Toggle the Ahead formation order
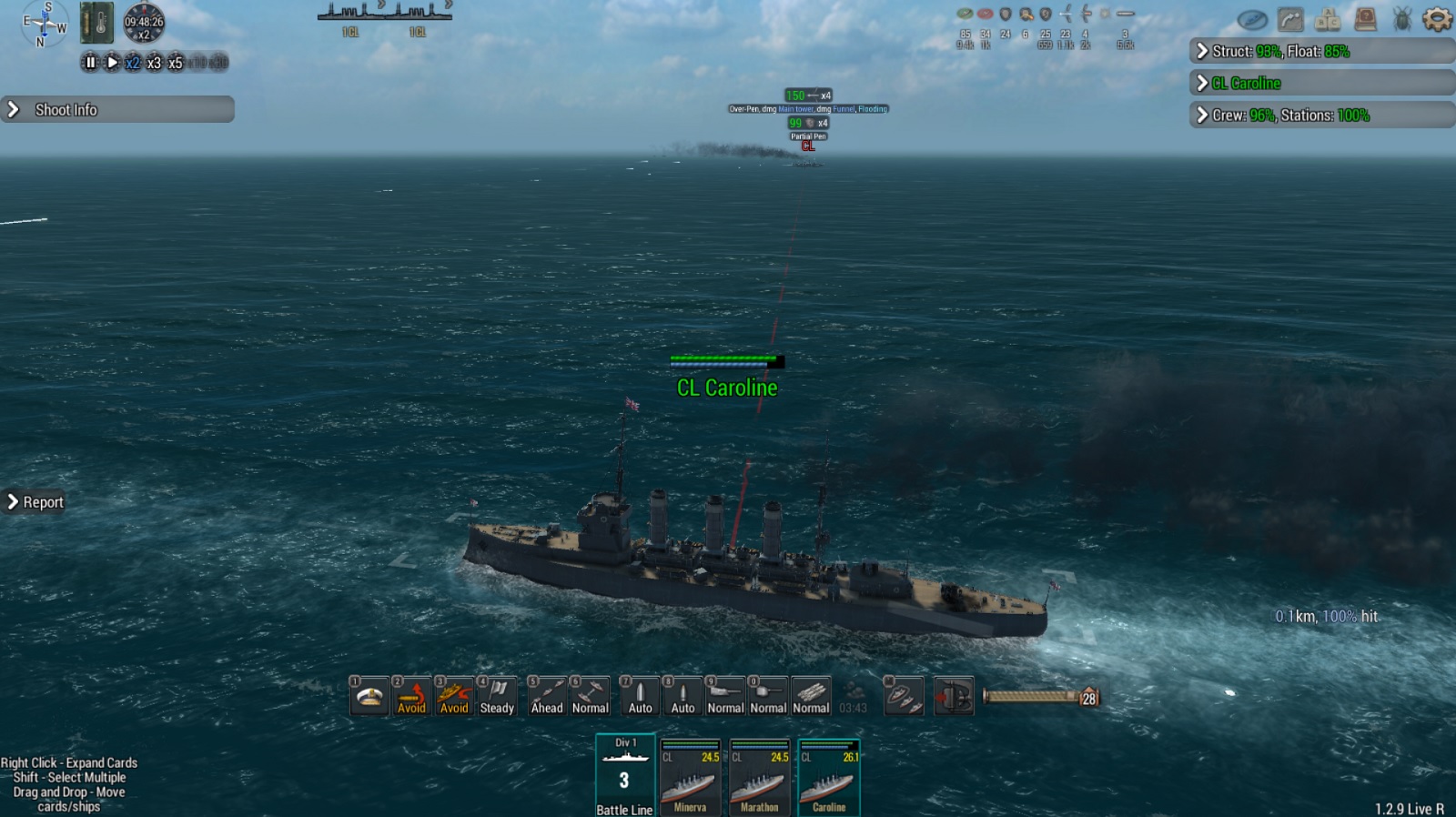Image resolution: width=1456 pixels, height=817 pixels. coord(547,697)
